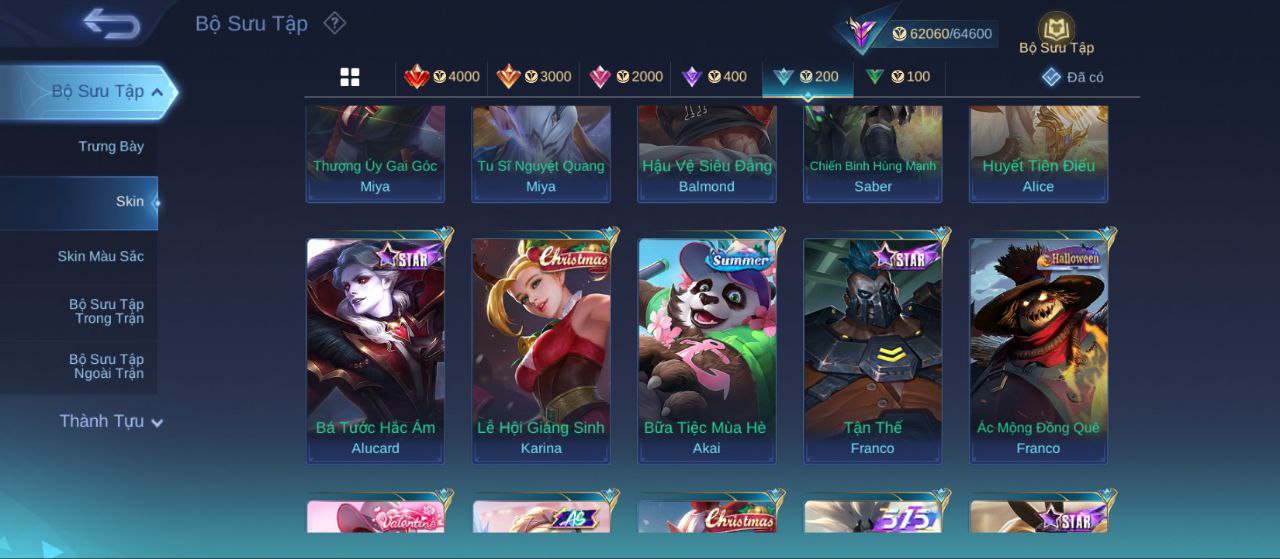Select Alucard's Bá Tước Hắc Ám skin
The image size is (1280, 559).
coord(376,350)
